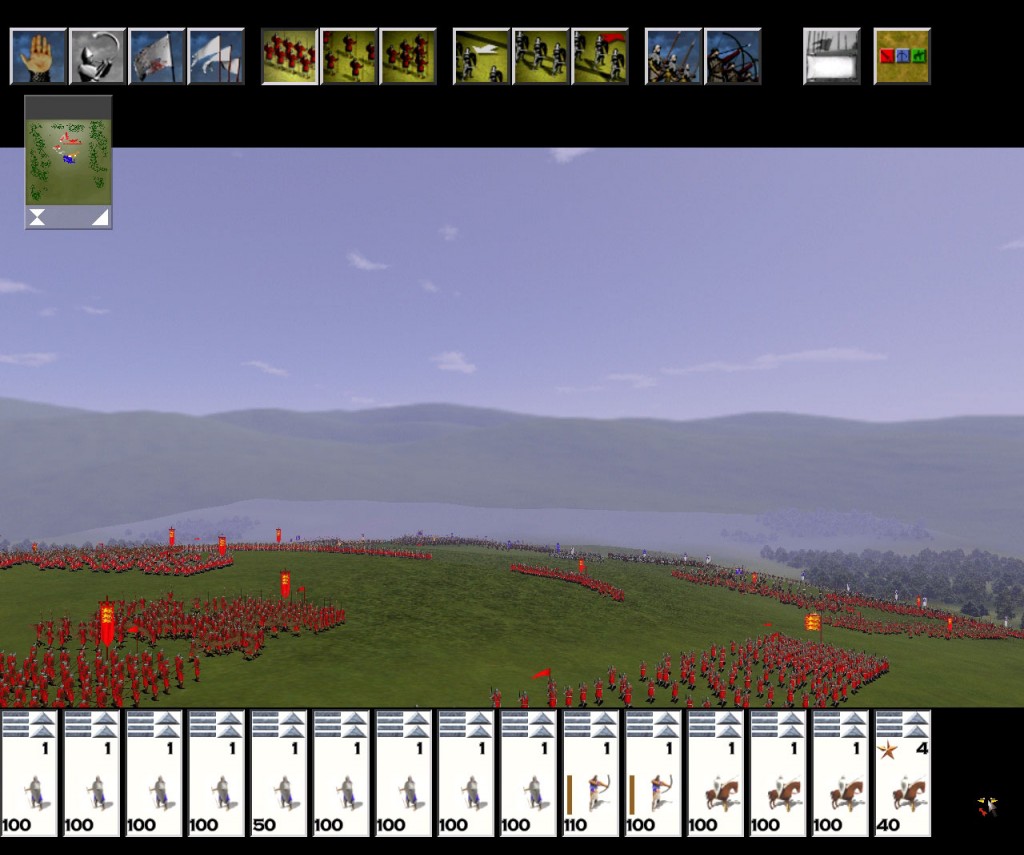Click the raised hand halt button
The width and height of the screenshot is (1024, 855).
coord(39,56)
